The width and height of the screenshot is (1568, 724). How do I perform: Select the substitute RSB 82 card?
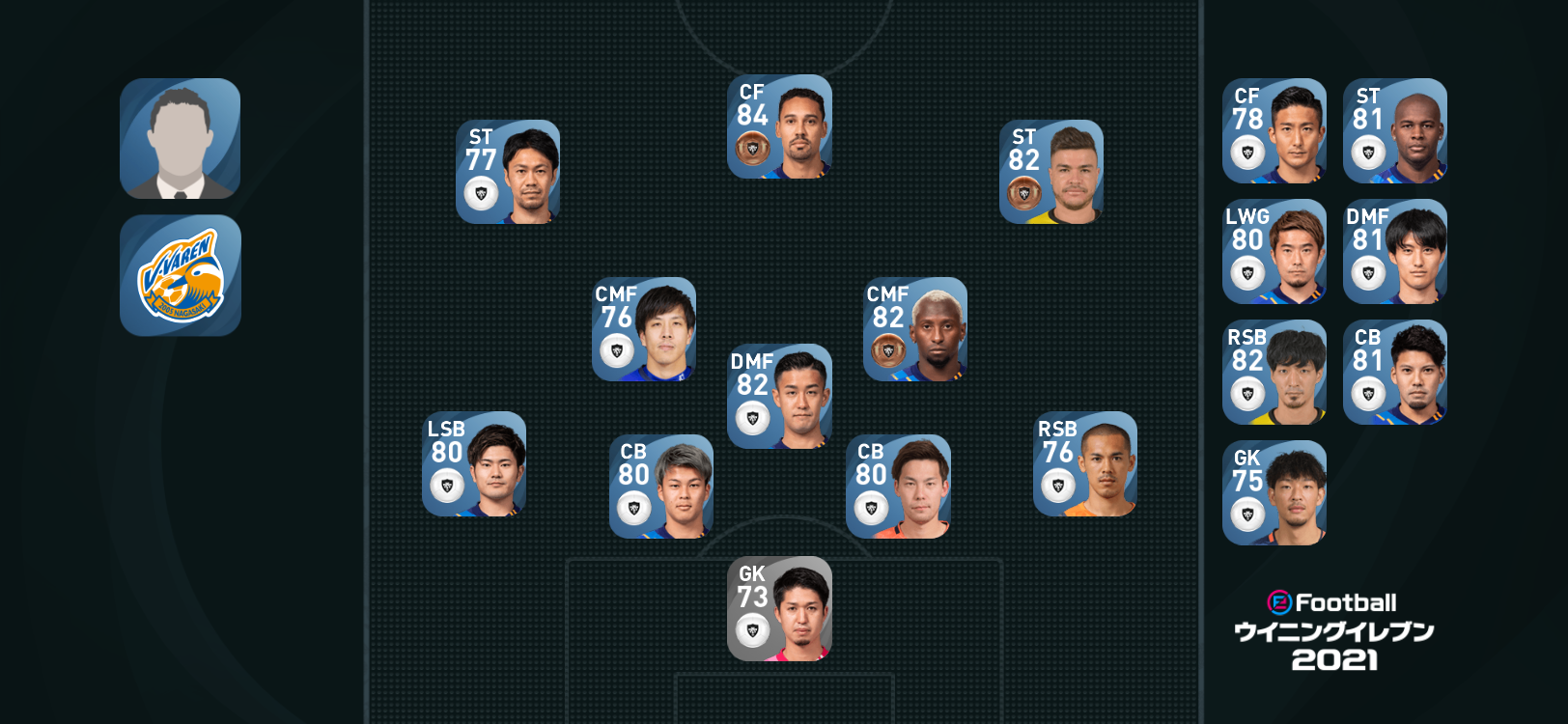pyautogui.click(x=1274, y=373)
